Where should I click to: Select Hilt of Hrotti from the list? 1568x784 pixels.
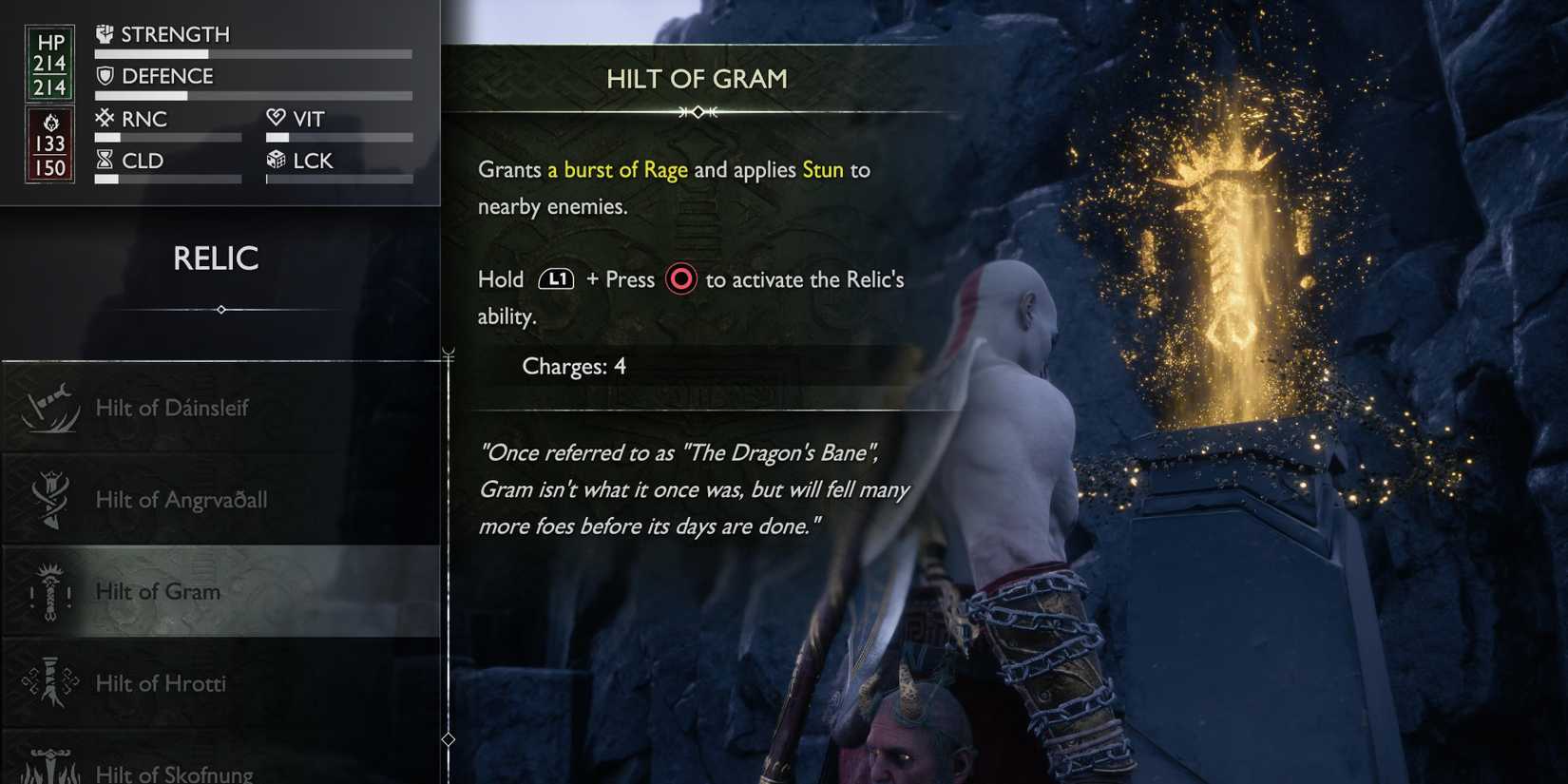pos(162,683)
